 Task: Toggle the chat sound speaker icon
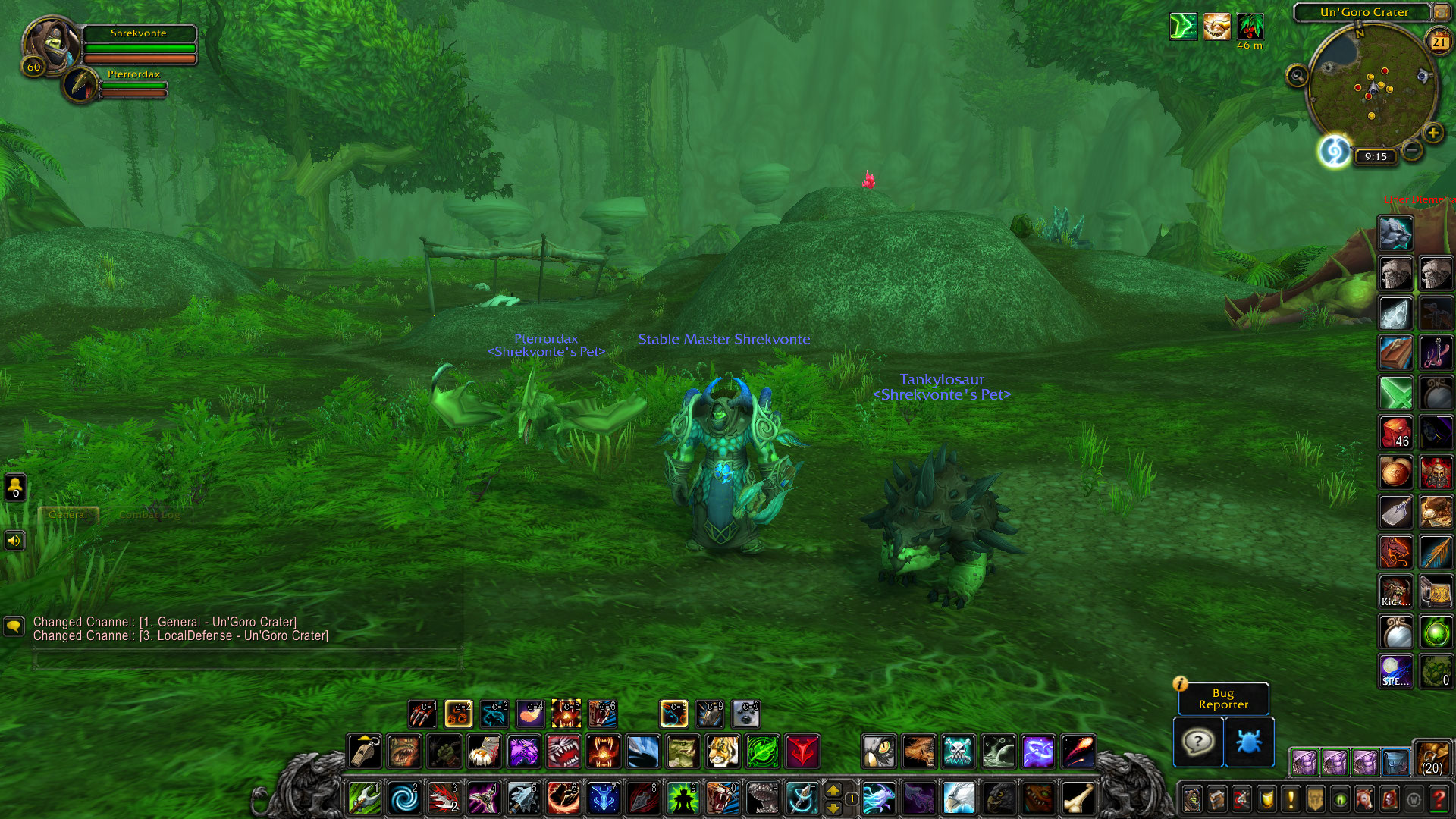click(x=14, y=540)
